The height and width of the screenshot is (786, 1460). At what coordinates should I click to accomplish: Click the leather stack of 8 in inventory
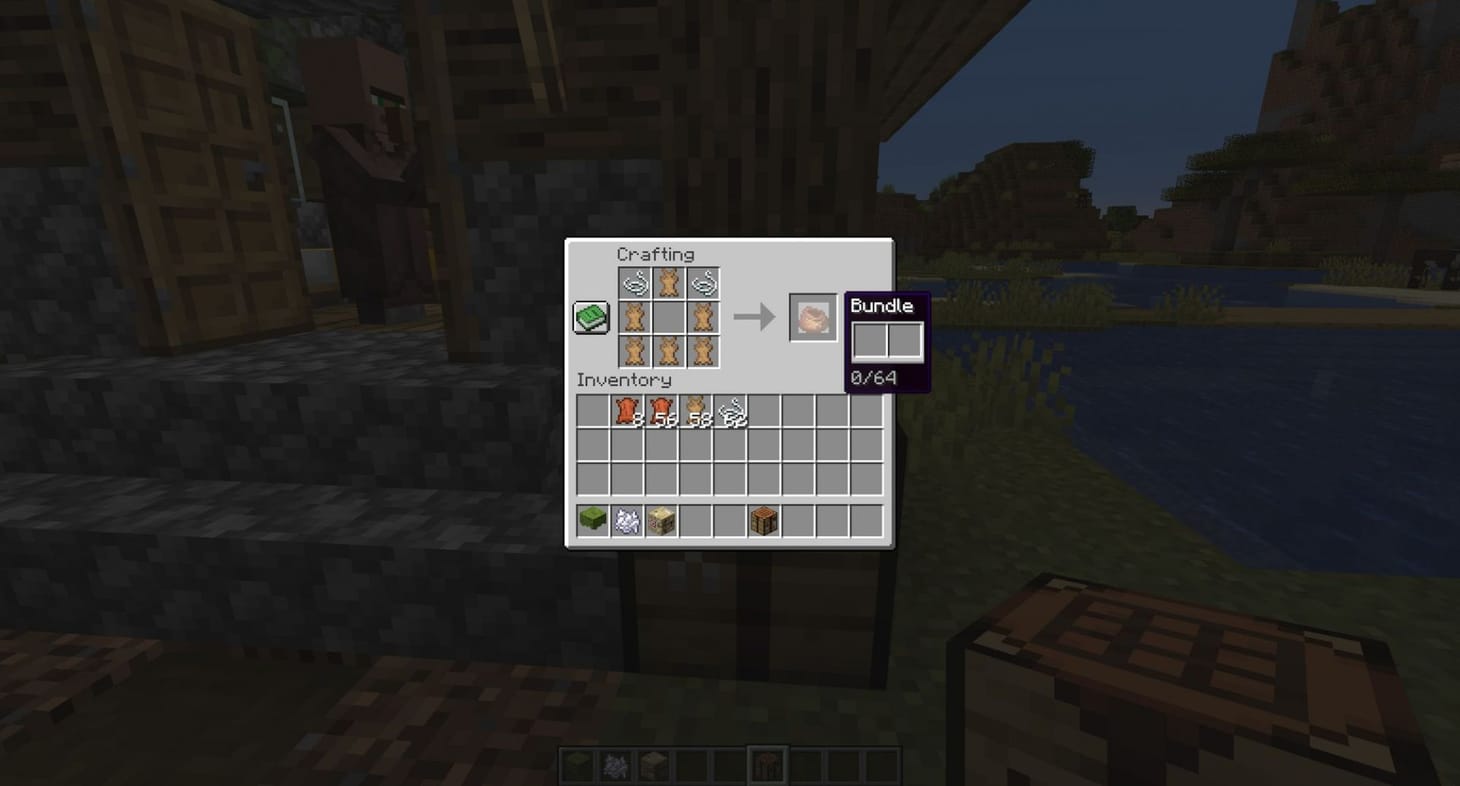coord(625,411)
